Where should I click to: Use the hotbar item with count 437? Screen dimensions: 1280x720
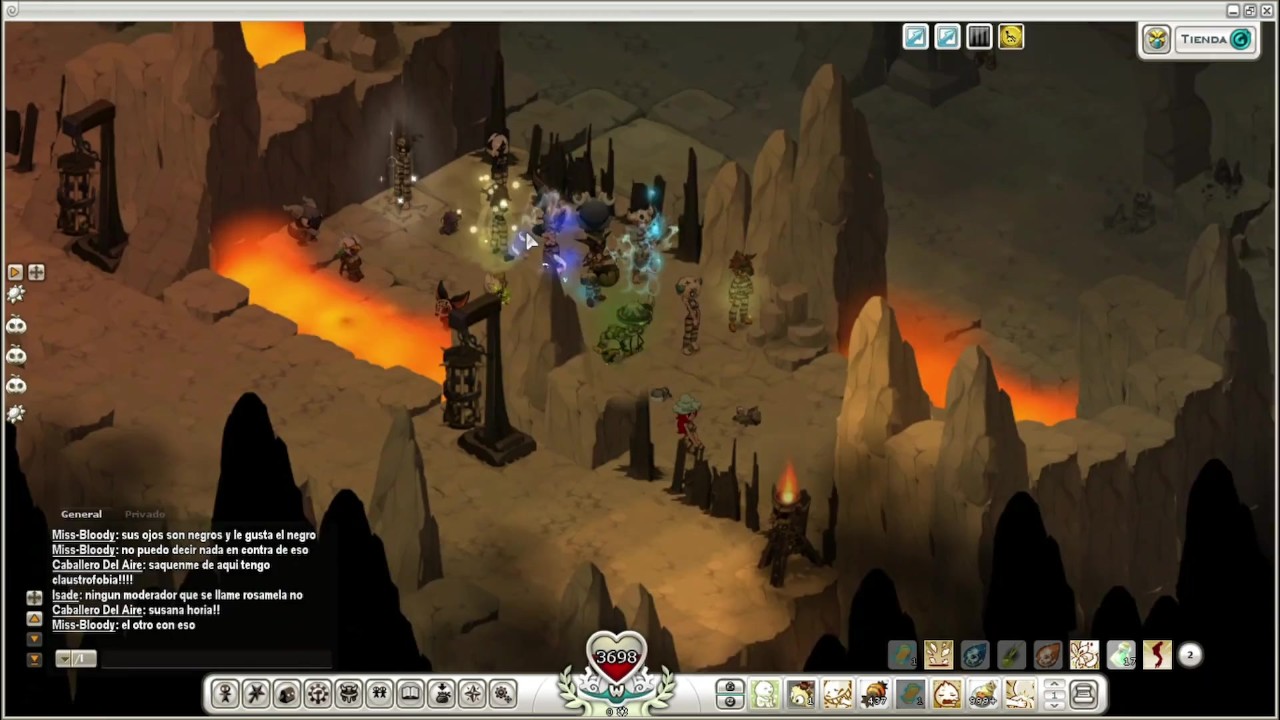[x=875, y=693]
